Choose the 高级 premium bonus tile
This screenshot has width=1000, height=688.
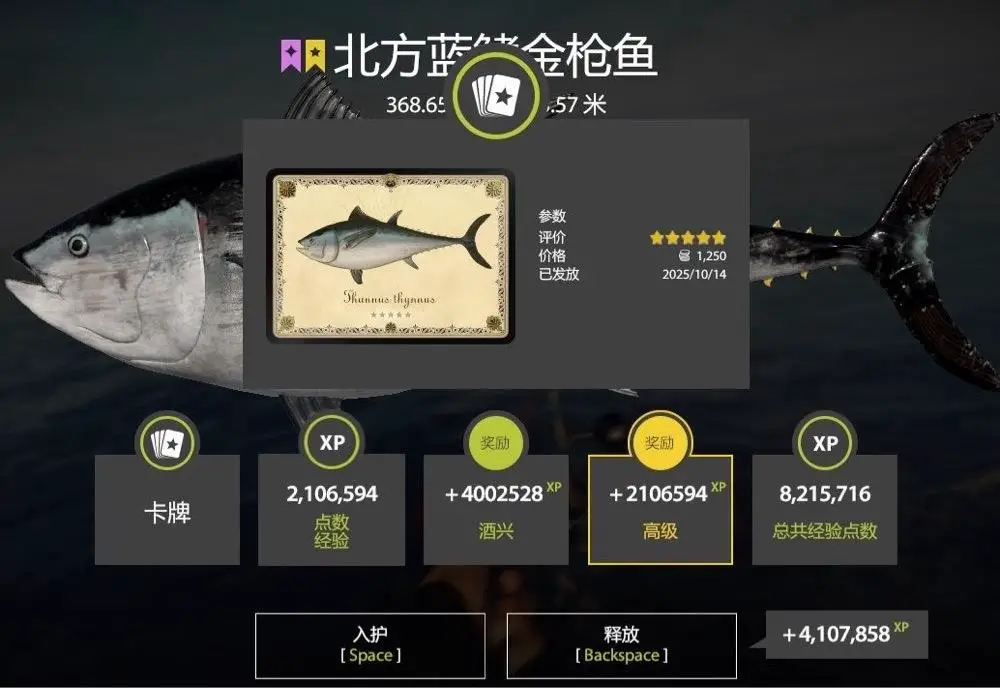pyautogui.click(x=660, y=510)
